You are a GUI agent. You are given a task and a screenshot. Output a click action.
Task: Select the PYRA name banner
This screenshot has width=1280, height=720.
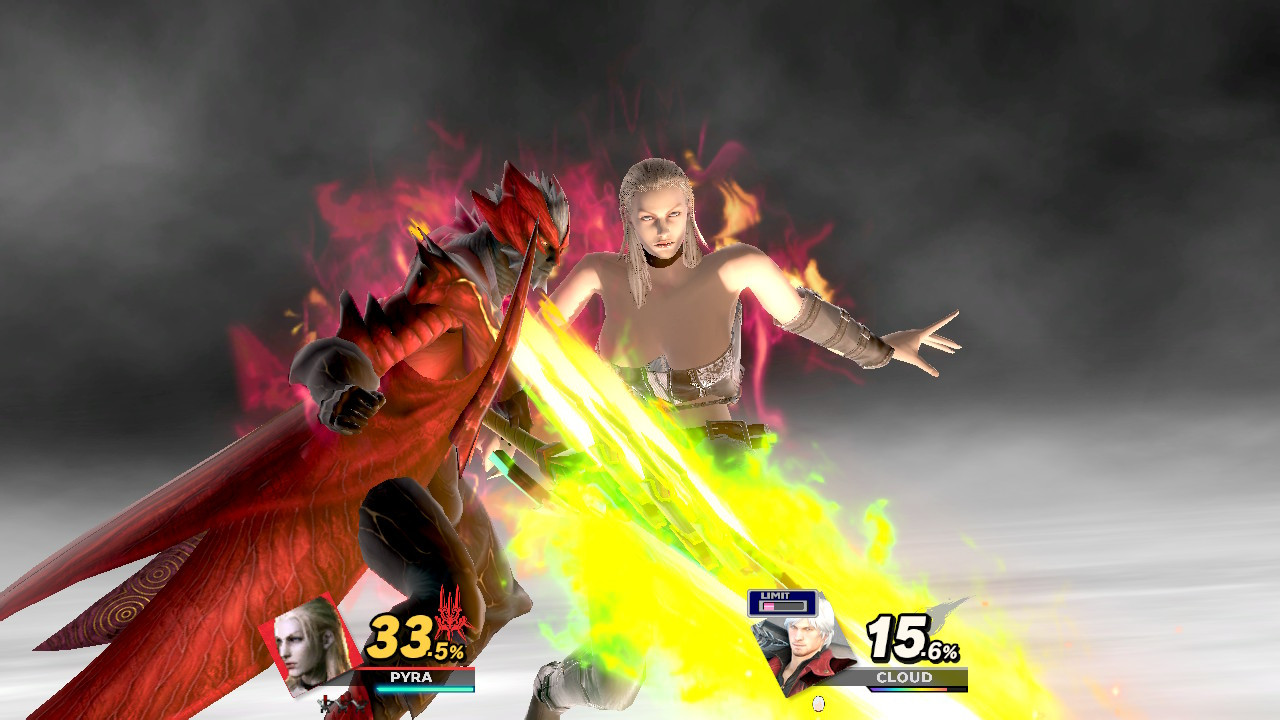pos(410,676)
